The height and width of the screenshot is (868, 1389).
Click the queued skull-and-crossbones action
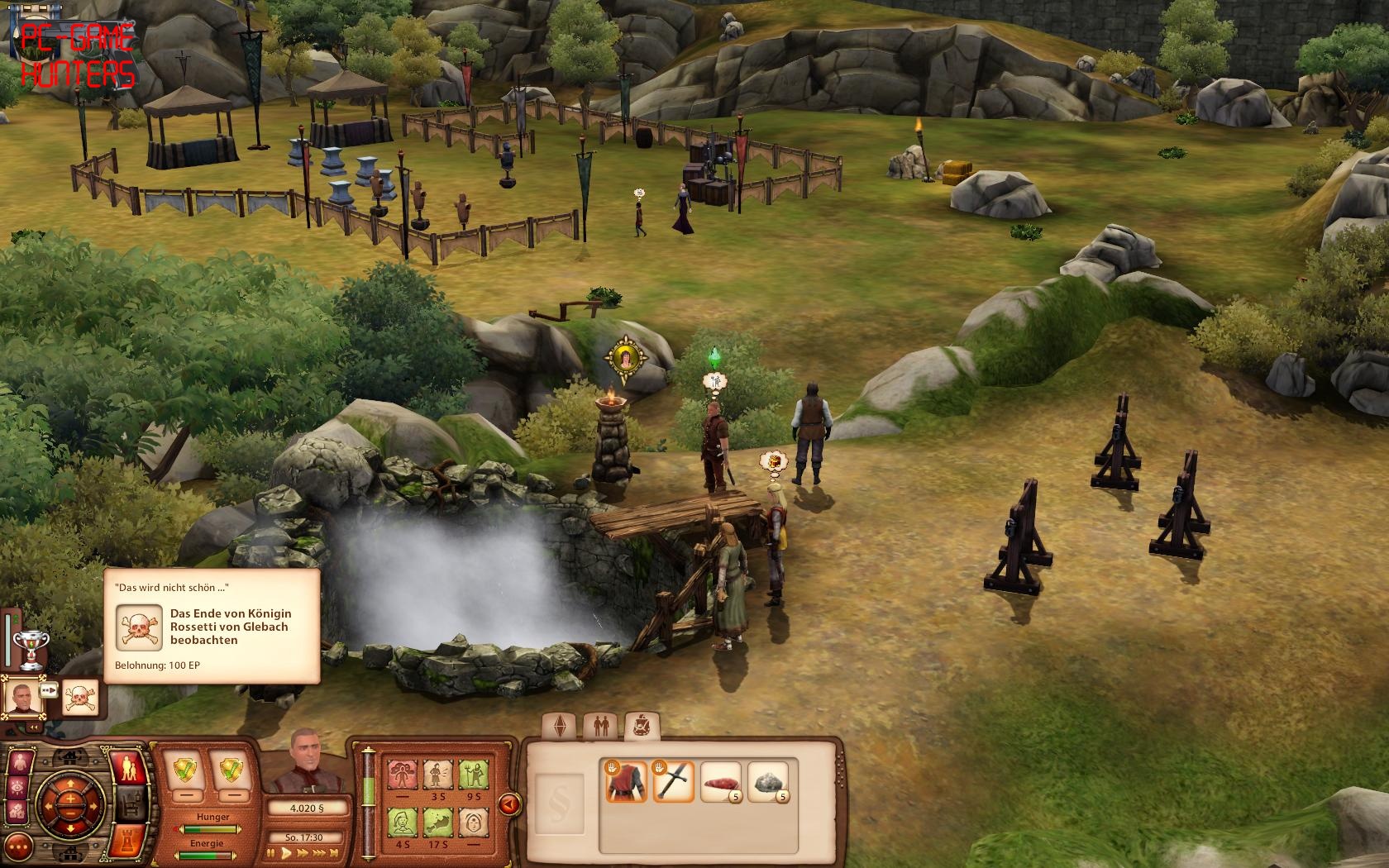[x=81, y=699]
